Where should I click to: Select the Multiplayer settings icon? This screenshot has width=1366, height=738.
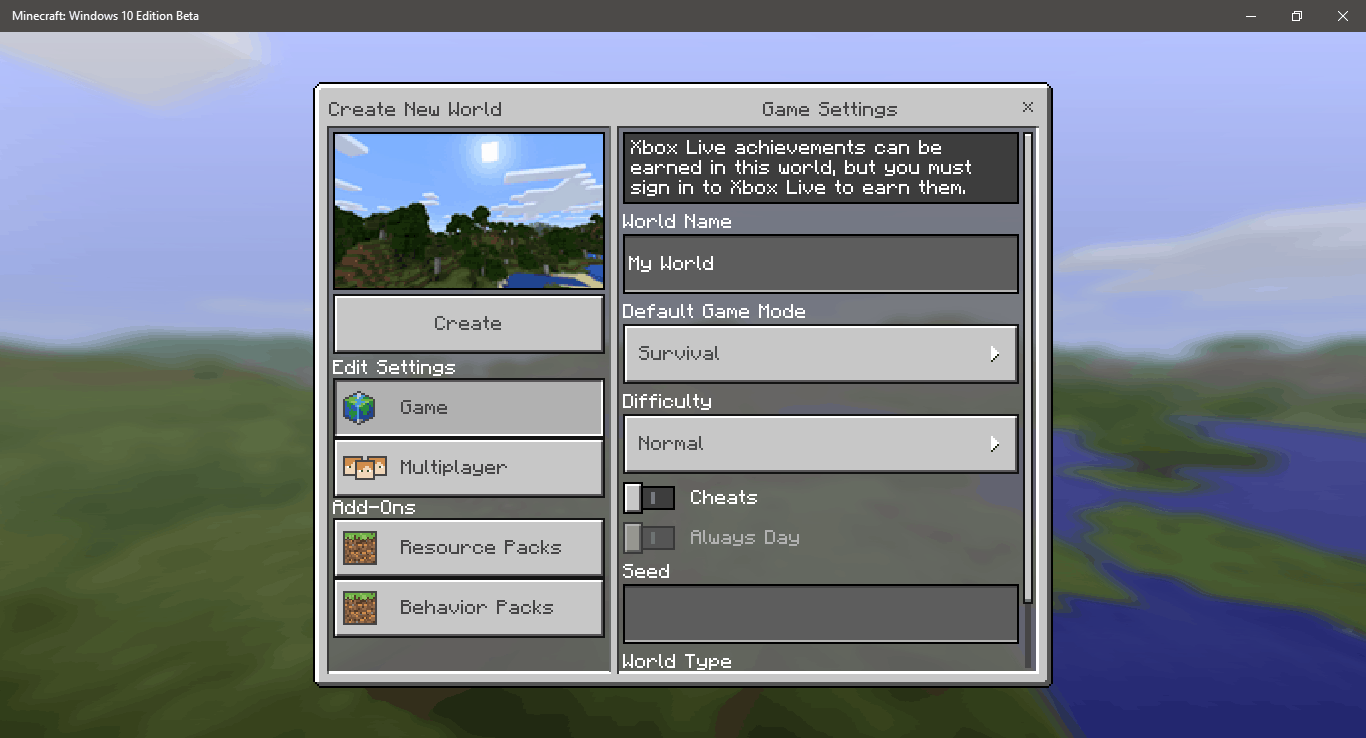[359, 467]
